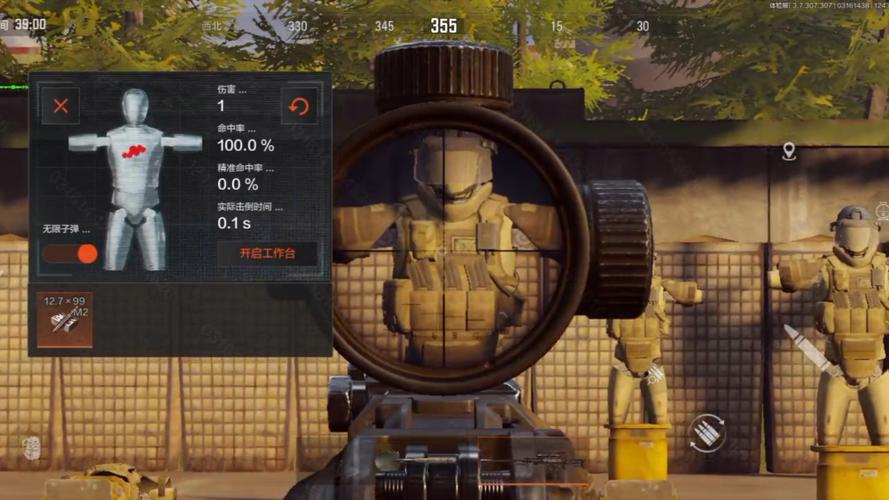889x500 pixels.
Task: Select the 12.7×99 M2 ammo slot
Action: 65,319
